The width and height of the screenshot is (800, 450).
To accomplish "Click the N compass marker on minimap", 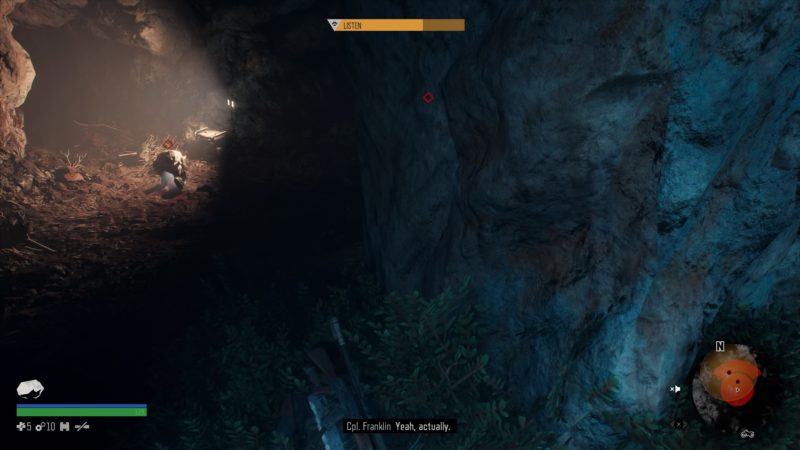I will click(719, 348).
